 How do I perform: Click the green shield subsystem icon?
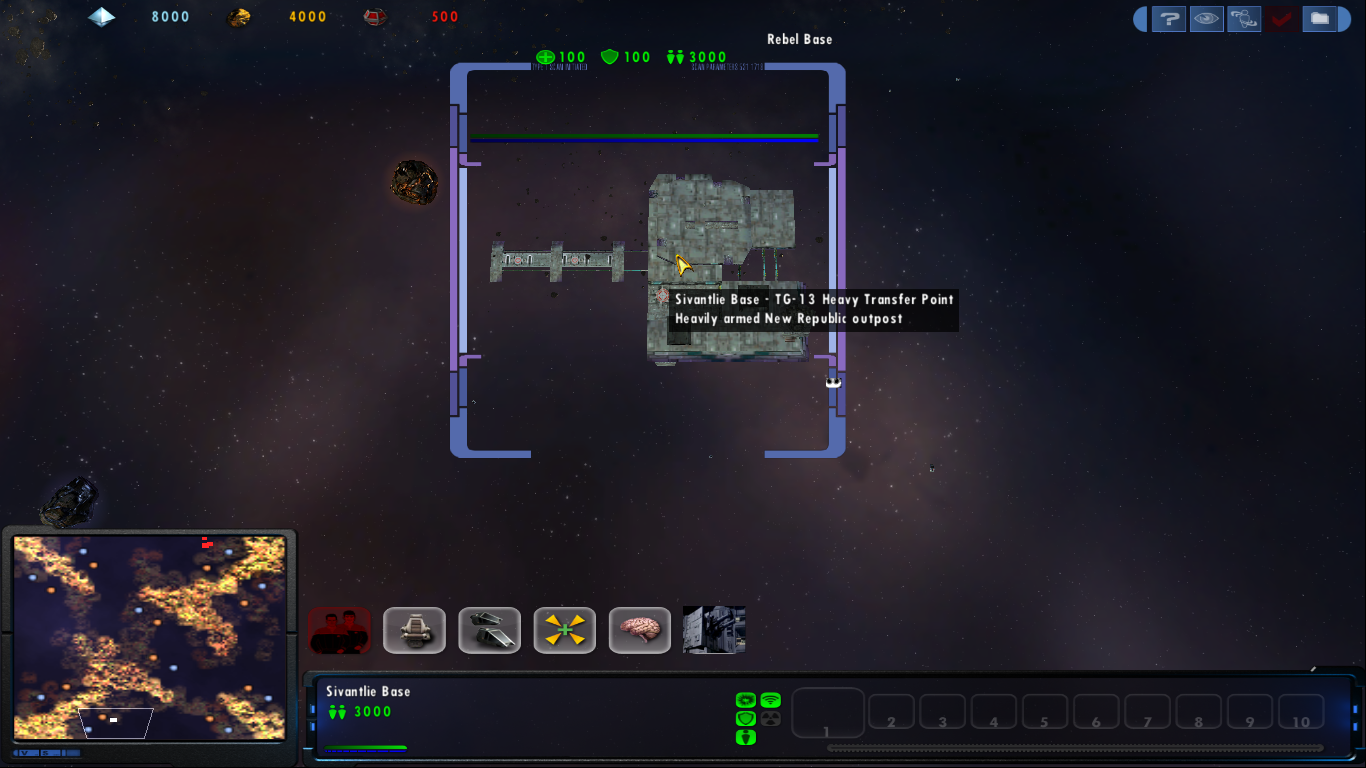[x=745, y=719]
